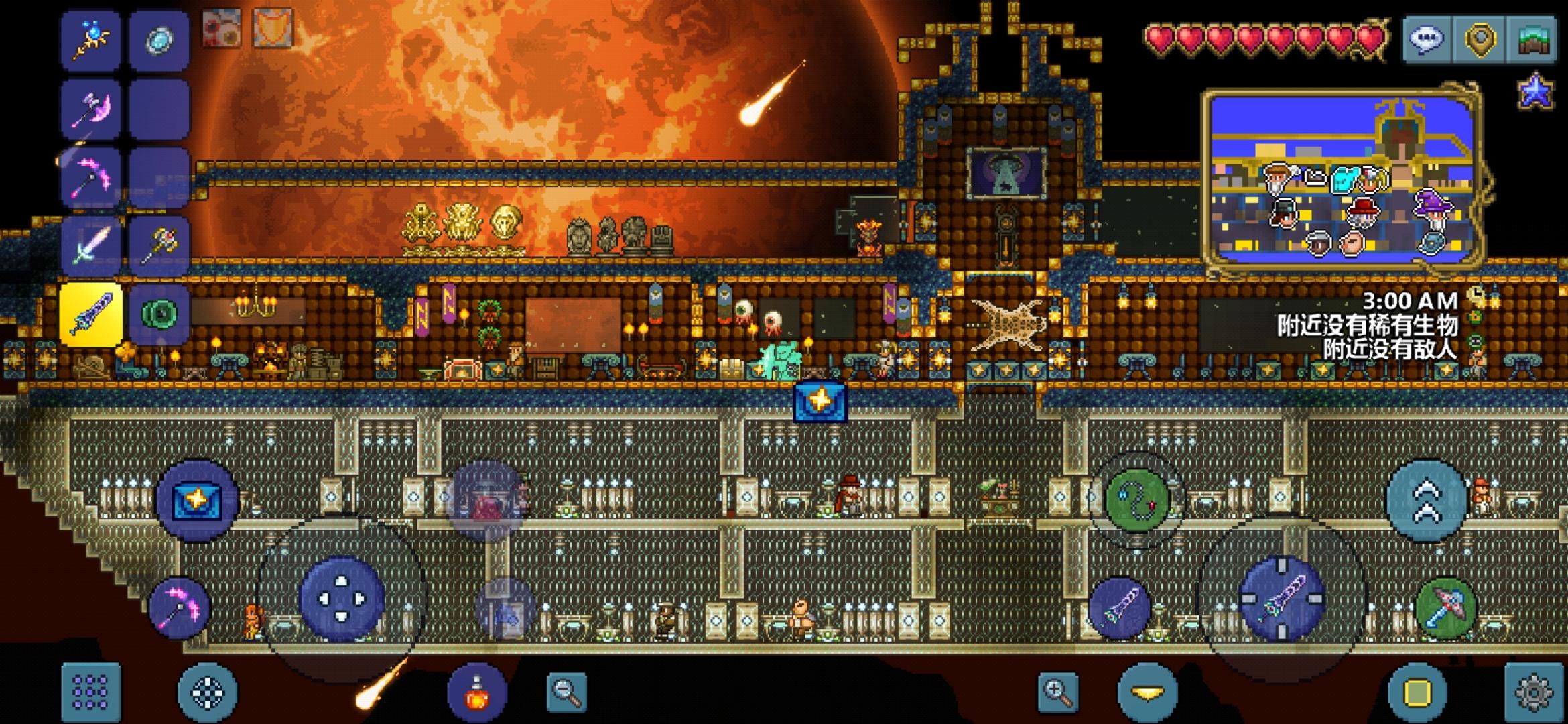The image size is (1568, 724).
Task: Open the inventory grid button
Action: click(x=90, y=692)
